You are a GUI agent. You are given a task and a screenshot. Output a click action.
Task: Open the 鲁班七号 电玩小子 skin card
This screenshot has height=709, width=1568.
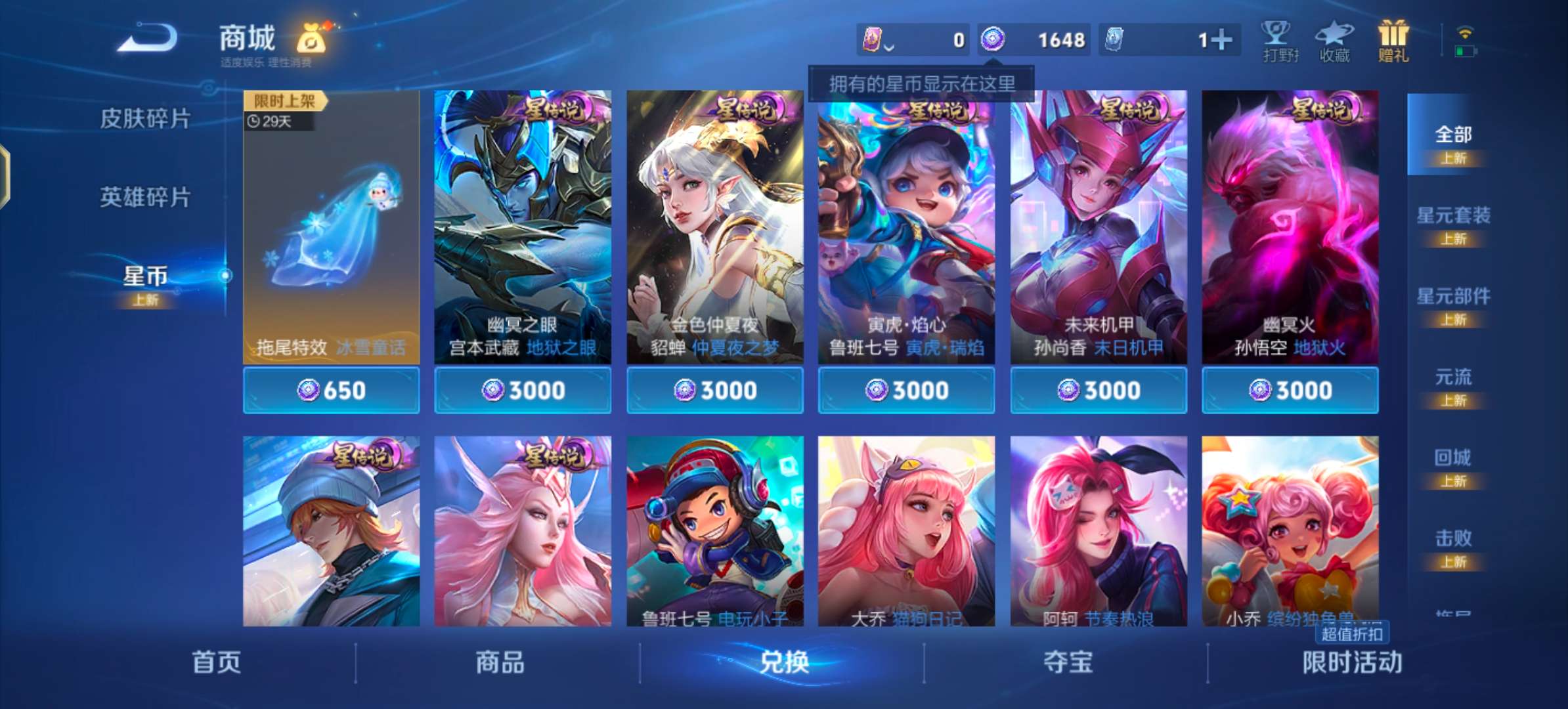[x=714, y=532]
